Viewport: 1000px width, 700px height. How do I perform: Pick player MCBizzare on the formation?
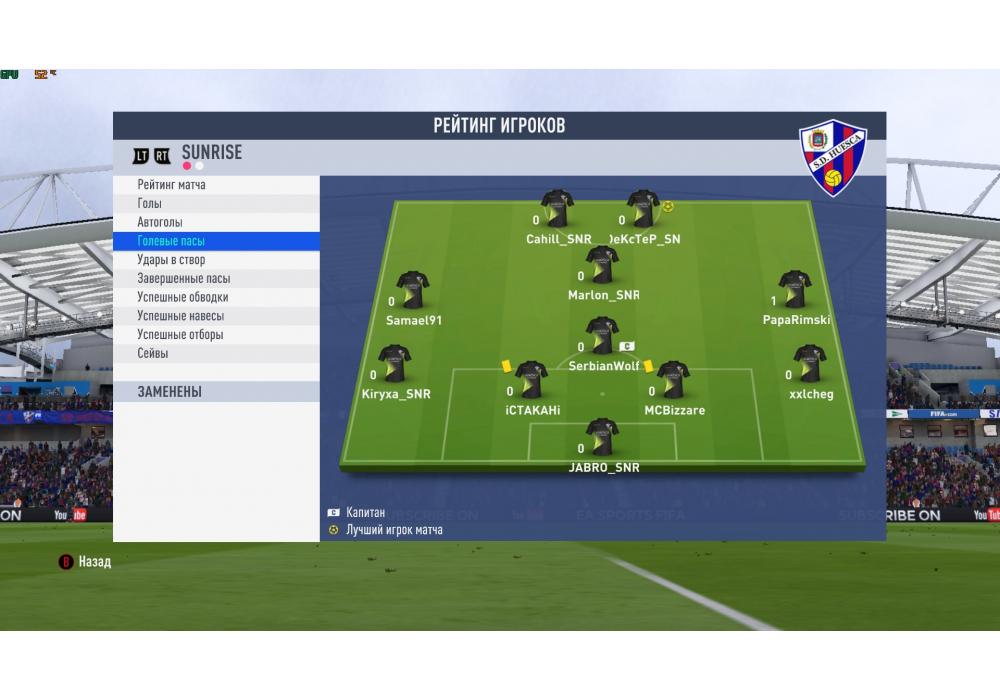coord(673,380)
